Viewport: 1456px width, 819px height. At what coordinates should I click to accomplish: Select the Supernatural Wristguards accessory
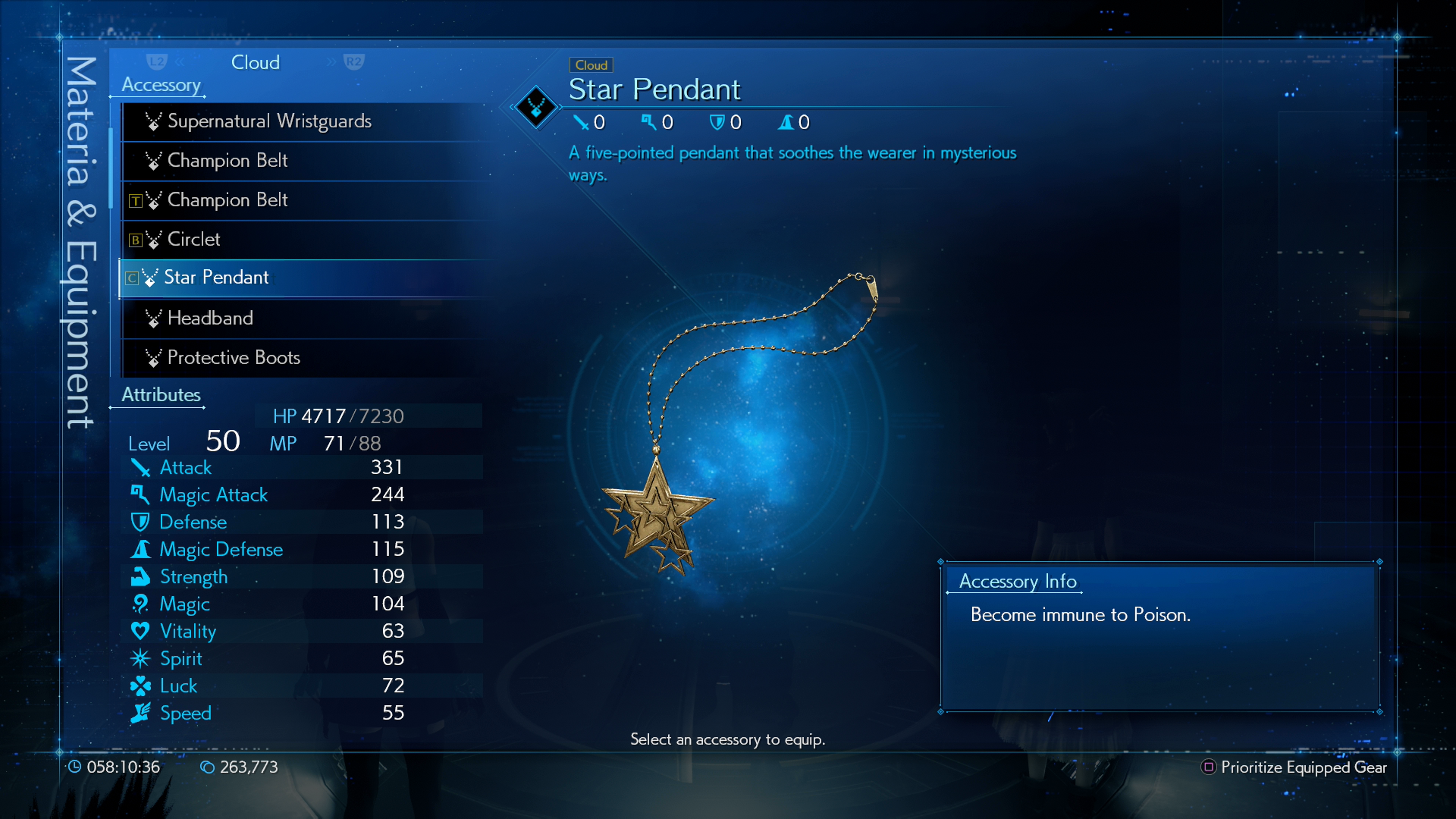(x=269, y=121)
